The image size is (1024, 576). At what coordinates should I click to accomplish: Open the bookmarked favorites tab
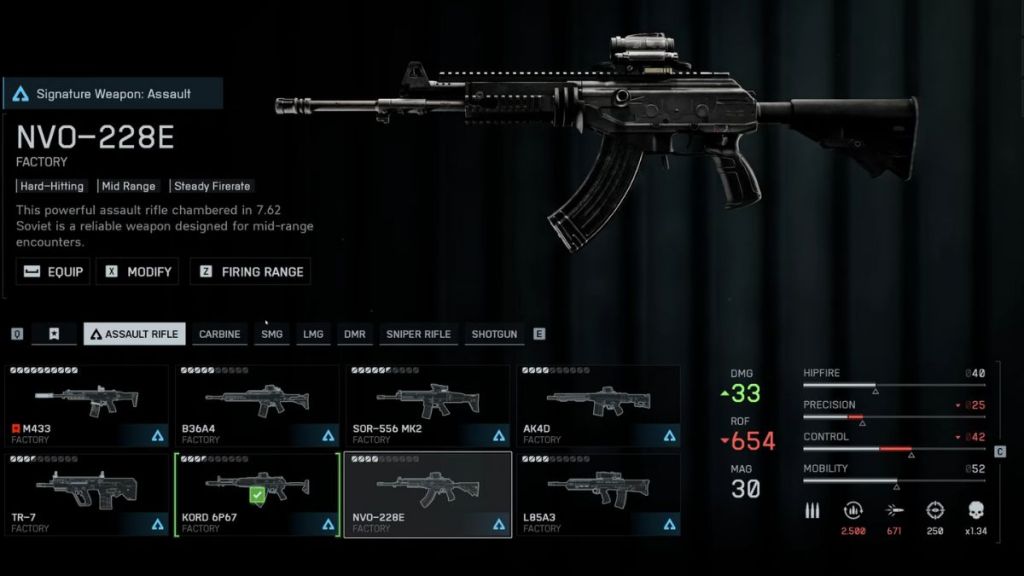coord(54,334)
